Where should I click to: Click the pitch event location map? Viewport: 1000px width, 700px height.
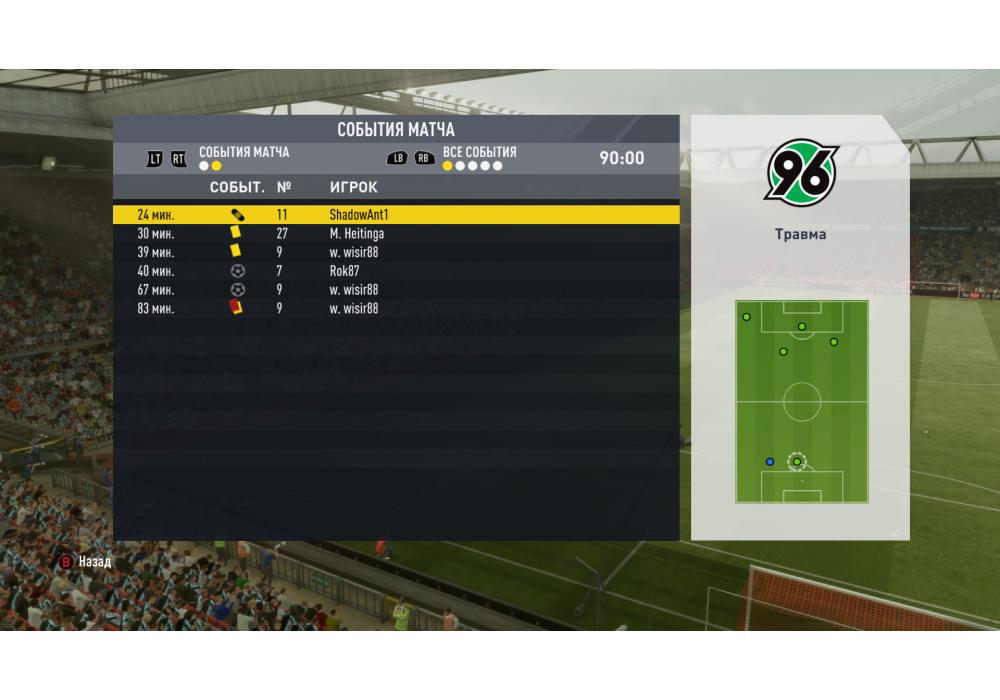[x=801, y=402]
